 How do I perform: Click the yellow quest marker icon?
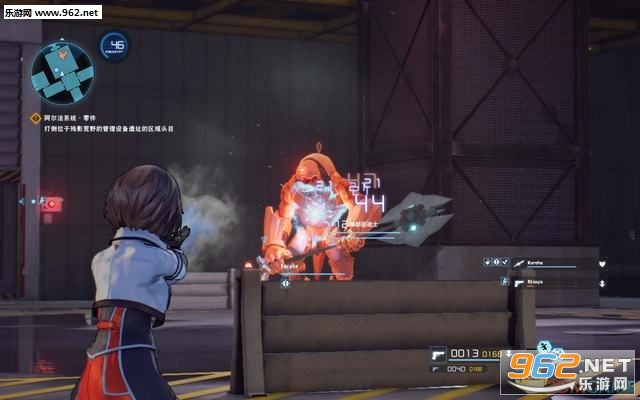tap(35, 118)
